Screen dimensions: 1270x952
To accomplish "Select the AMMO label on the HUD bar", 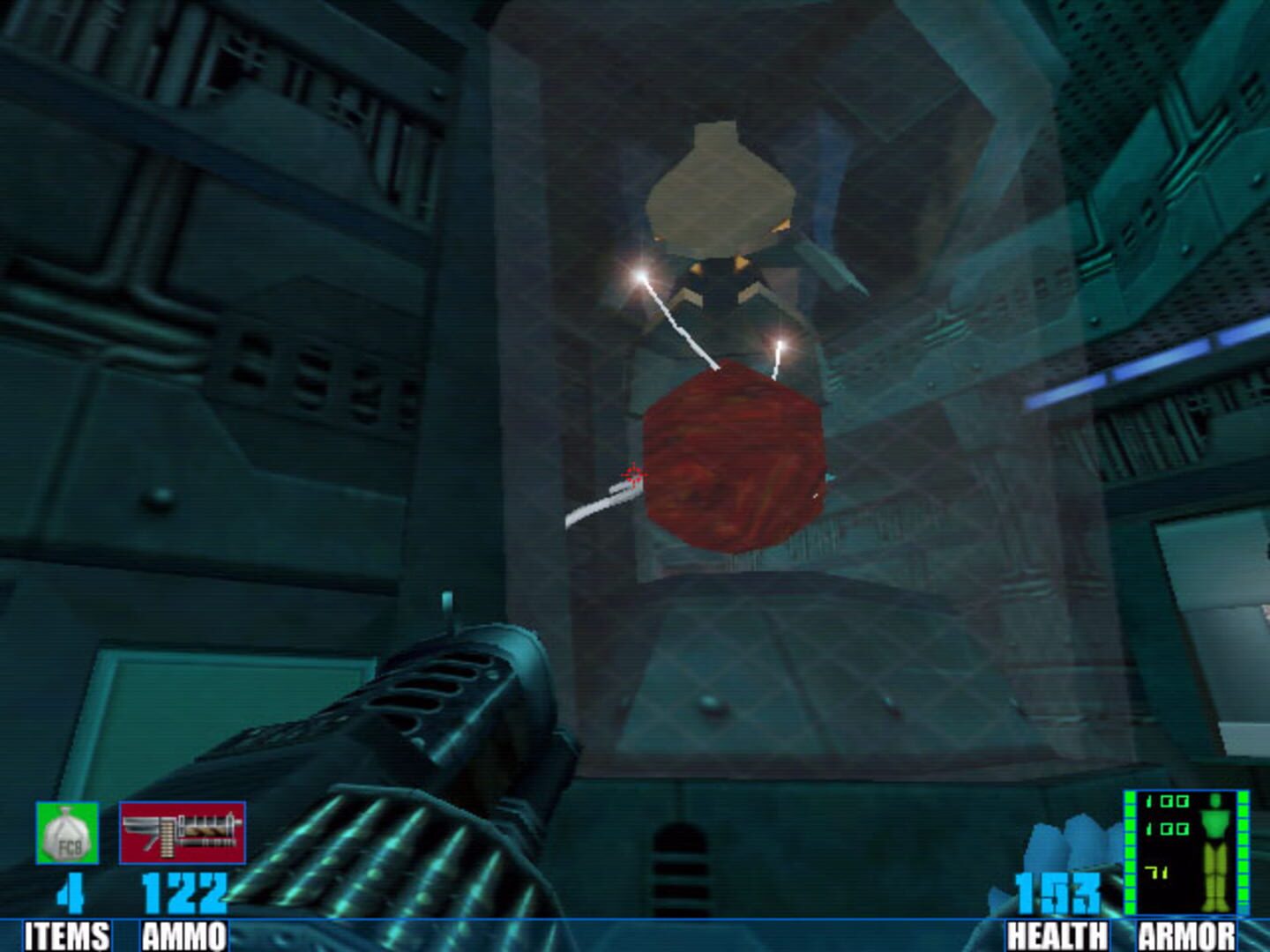I will tap(185, 937).
